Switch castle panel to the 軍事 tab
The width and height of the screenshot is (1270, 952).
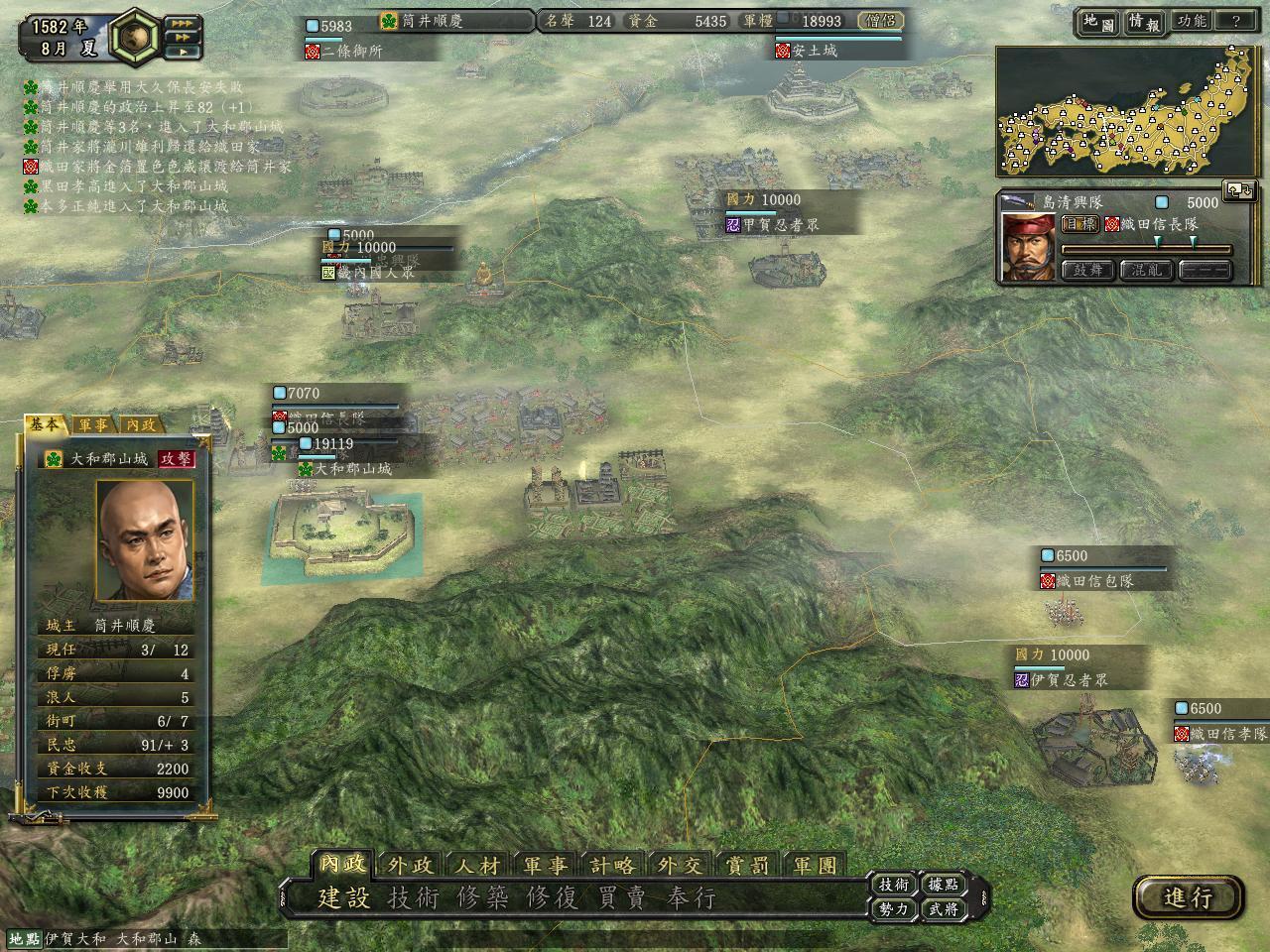point(94,425)
